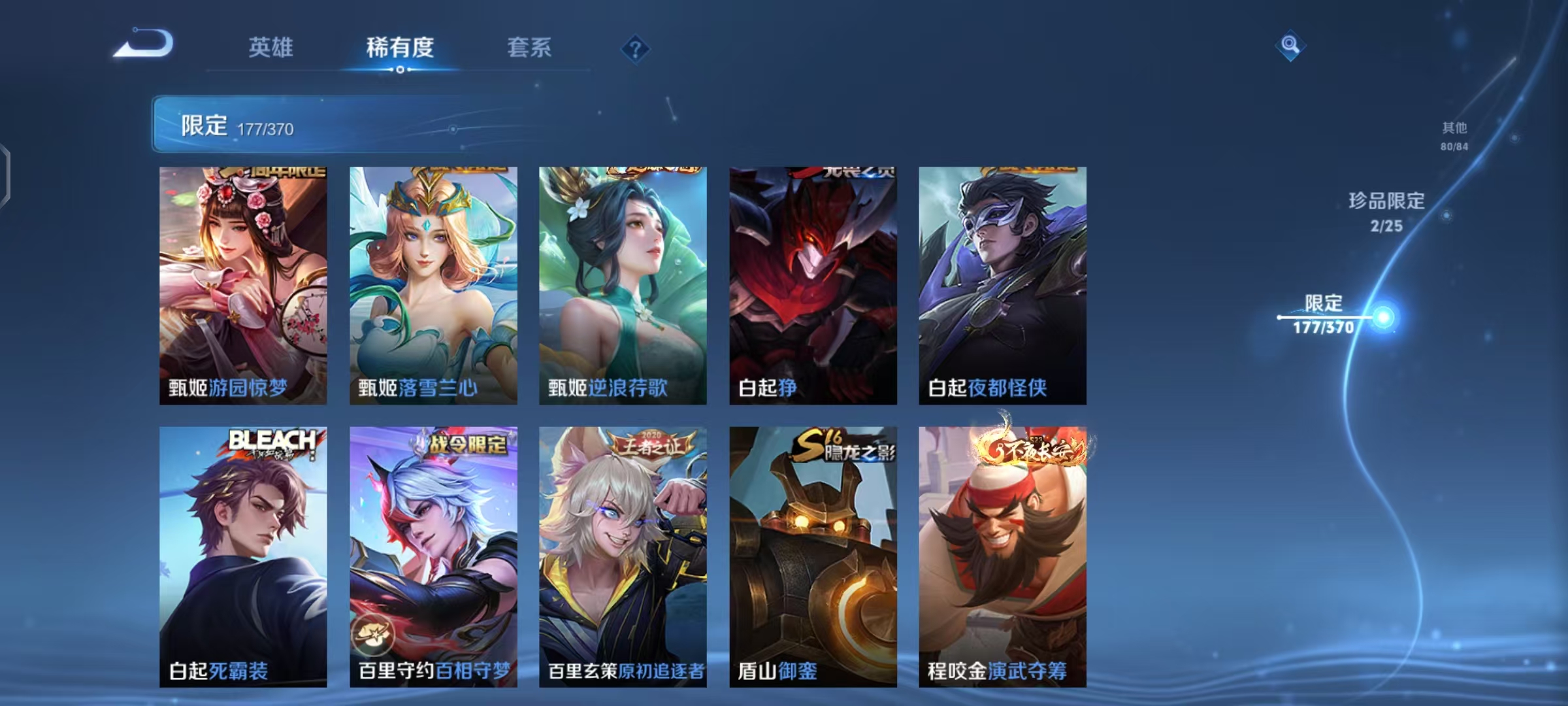The width and height of the screenshot is (1568, 706).
Task: Click the search magnifier icon at top right
Action: point(1290,46)
